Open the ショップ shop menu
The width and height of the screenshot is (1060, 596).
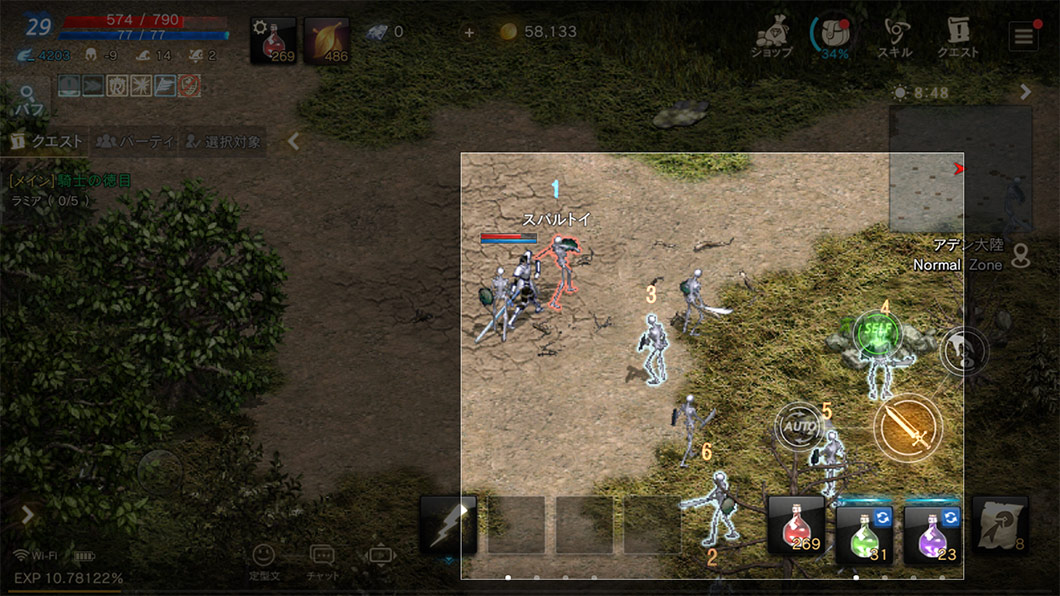pos(771,38)
